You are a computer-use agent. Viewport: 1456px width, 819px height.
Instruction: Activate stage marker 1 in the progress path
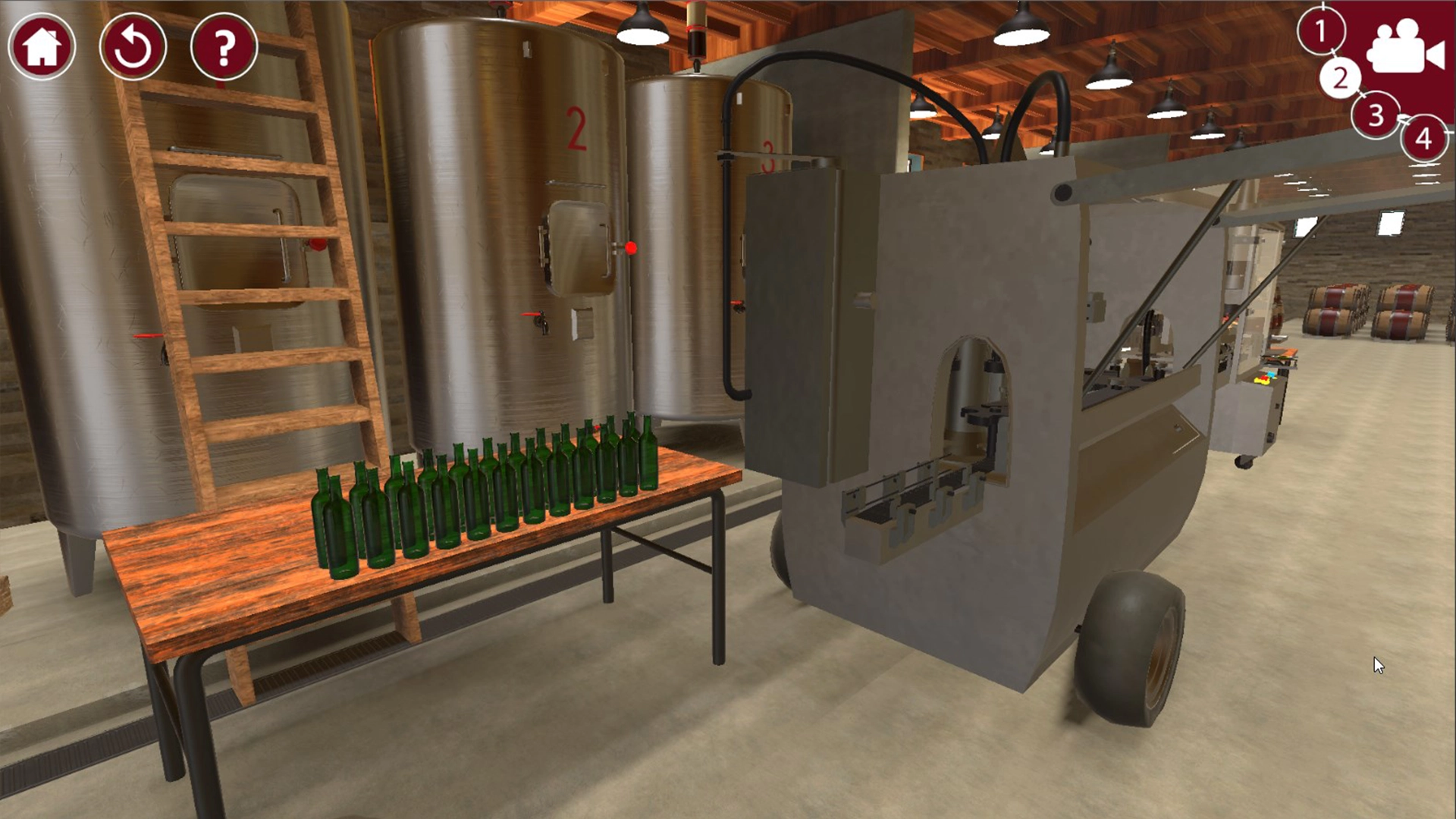point(1321,32)
